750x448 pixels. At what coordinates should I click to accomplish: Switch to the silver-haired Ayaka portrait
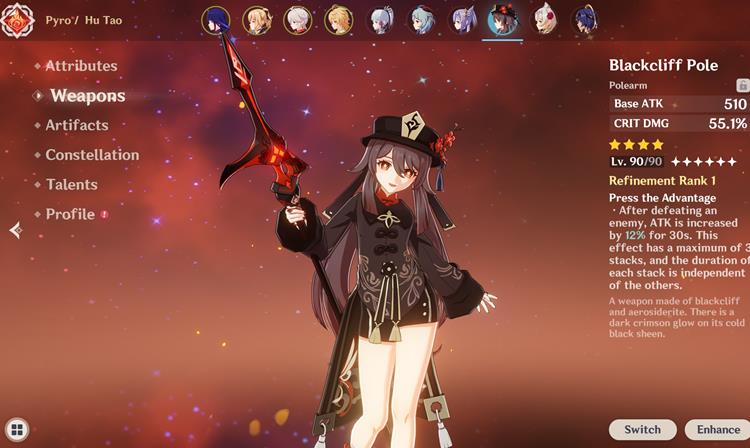tap(381, 19)
